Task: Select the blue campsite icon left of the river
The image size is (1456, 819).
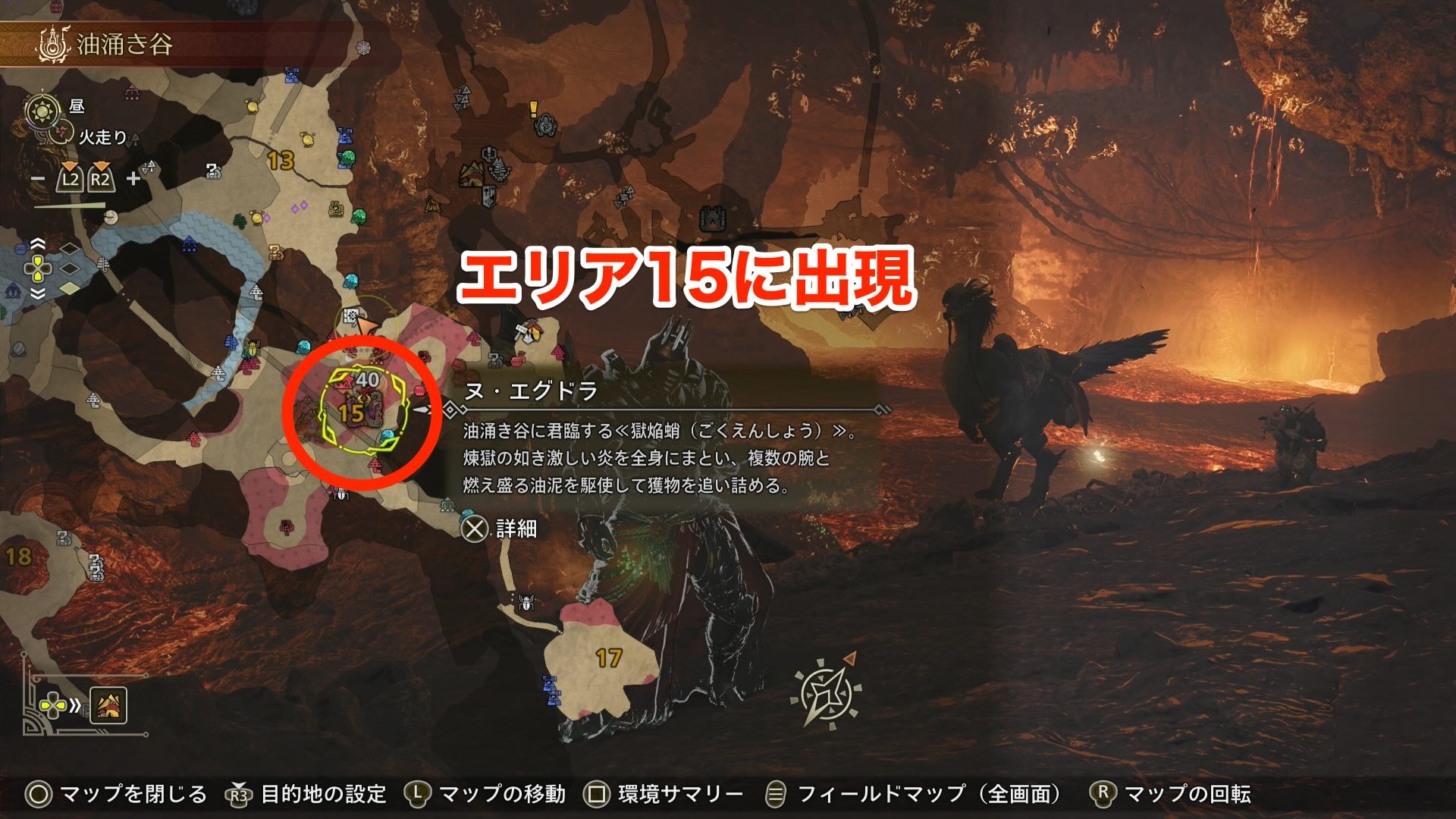Action: coord(190,245)
